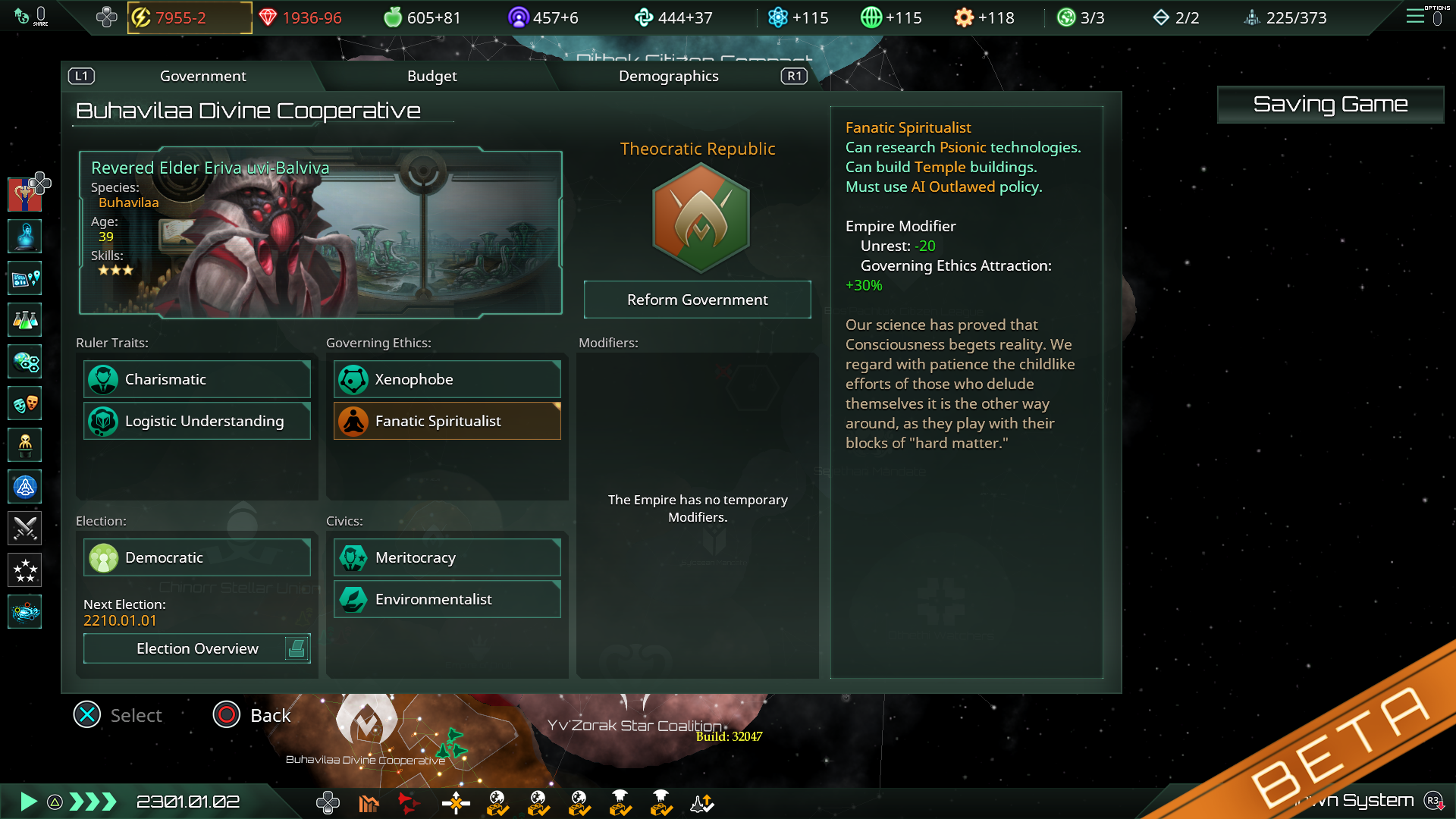Image resolution: width=1456 pixels, height=819 pixels.
Task: Select the Fanatic Spiritualist governing ethic
Action: point(447,421)
